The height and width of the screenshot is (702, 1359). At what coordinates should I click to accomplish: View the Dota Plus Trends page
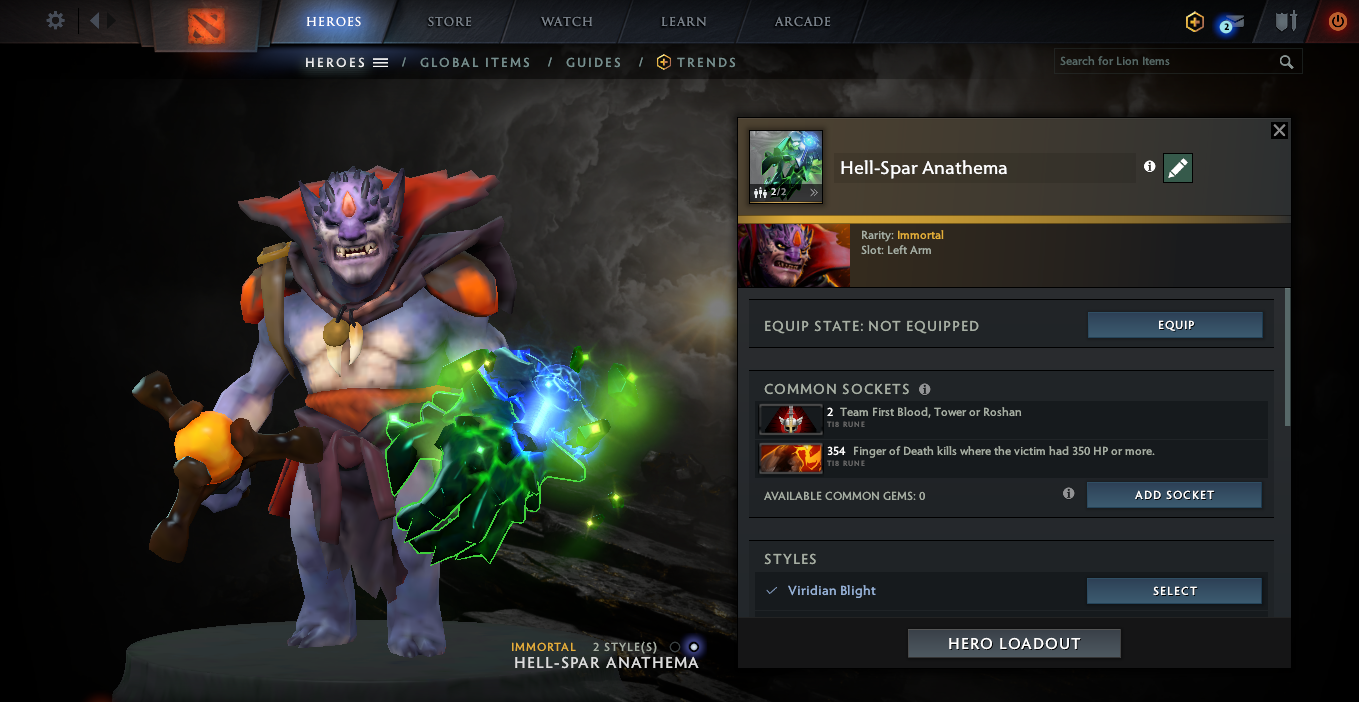tap(697, 63)
